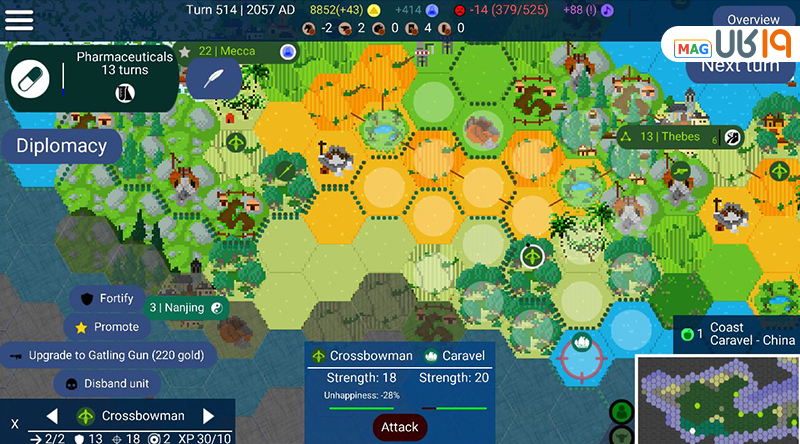Open the Overview screen
The width and height of the screenshot is (800, 444).
pos(753,20)
